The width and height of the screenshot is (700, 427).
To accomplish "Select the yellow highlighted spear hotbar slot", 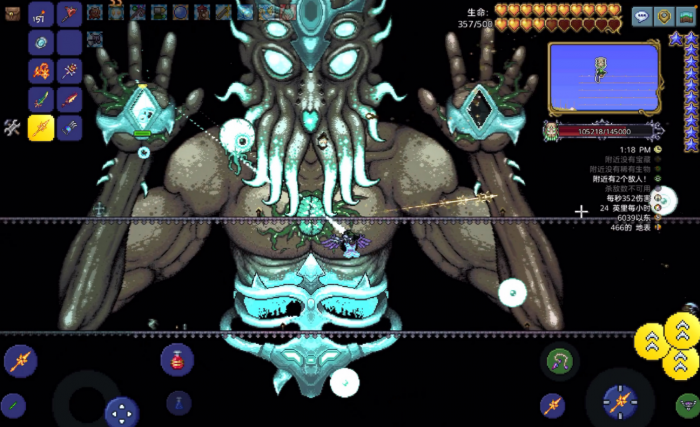I will coord(41,128).
